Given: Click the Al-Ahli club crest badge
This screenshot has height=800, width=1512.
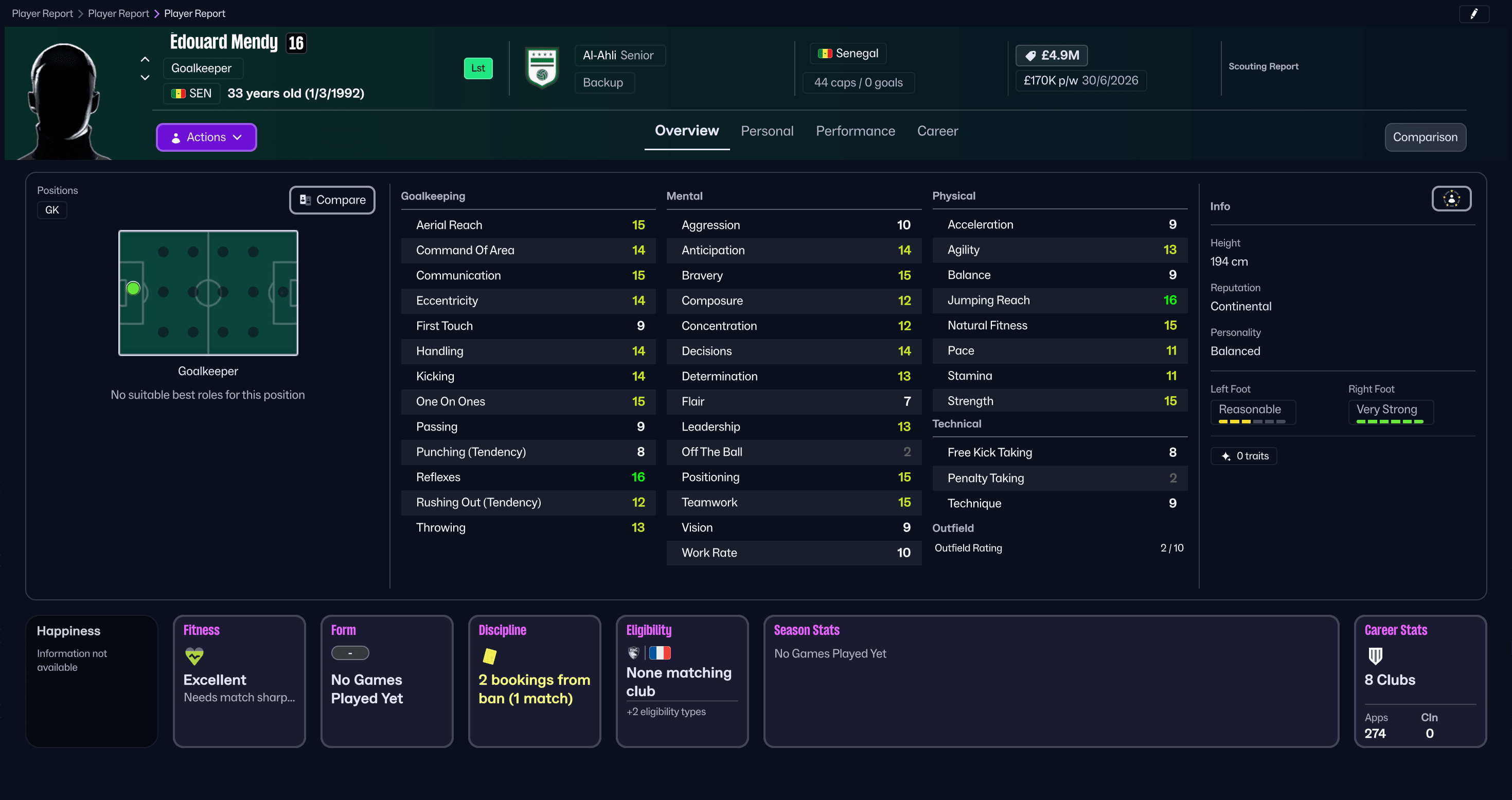Looking at the screenshot, I should 542,67.
